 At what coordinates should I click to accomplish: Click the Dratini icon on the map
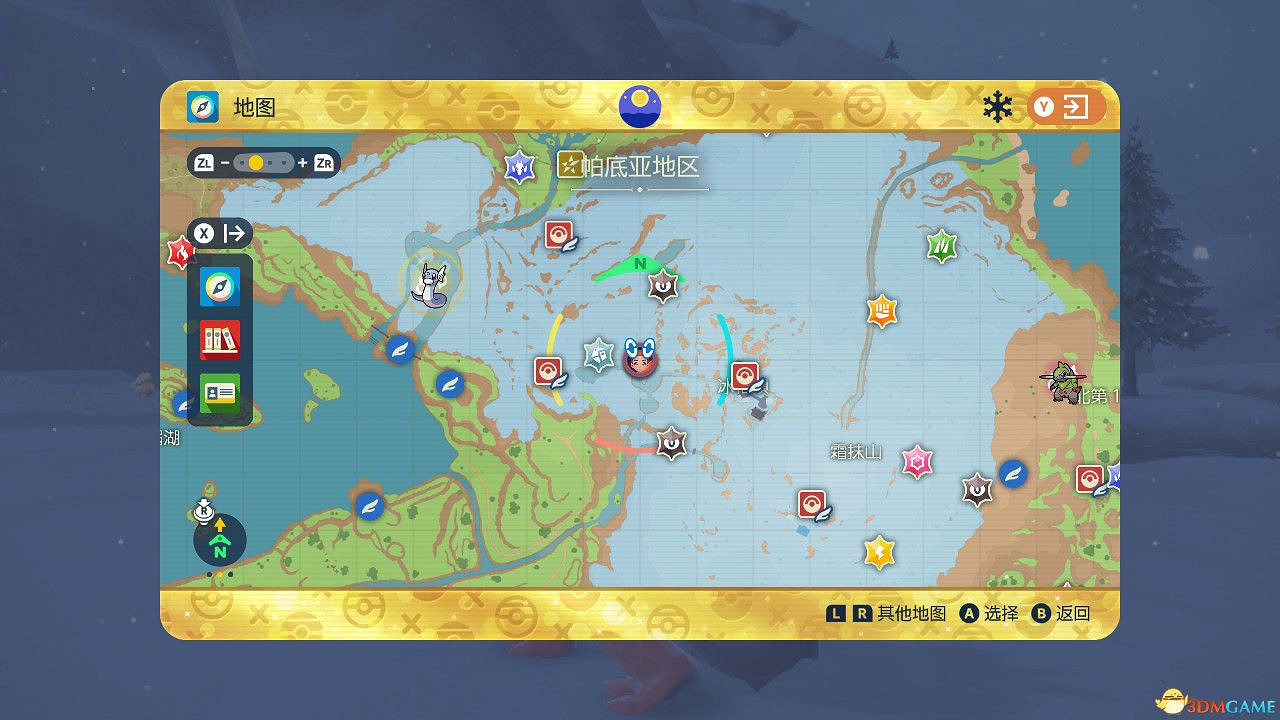point(430,285)
